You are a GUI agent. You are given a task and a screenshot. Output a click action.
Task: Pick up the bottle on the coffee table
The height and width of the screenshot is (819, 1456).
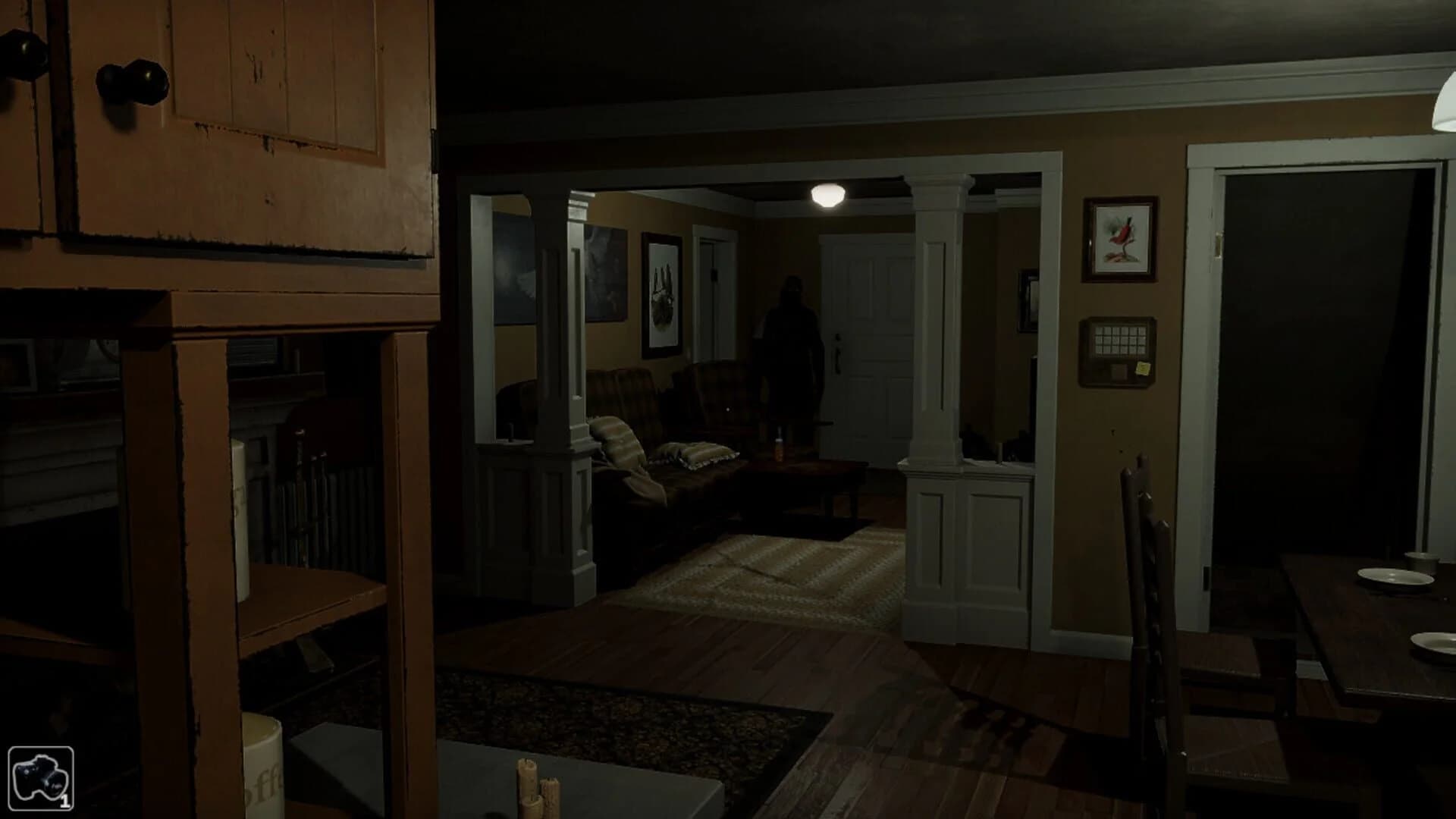pyautogui.click(x=778, y=449)
